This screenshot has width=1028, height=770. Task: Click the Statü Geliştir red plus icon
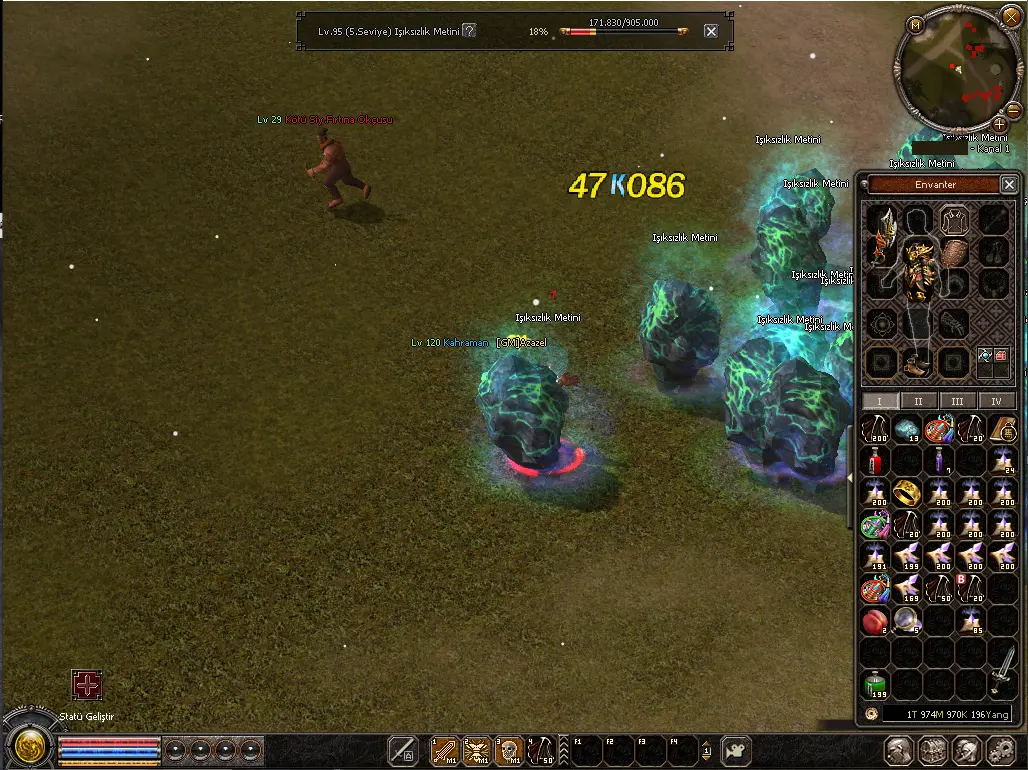pos(87,685)
